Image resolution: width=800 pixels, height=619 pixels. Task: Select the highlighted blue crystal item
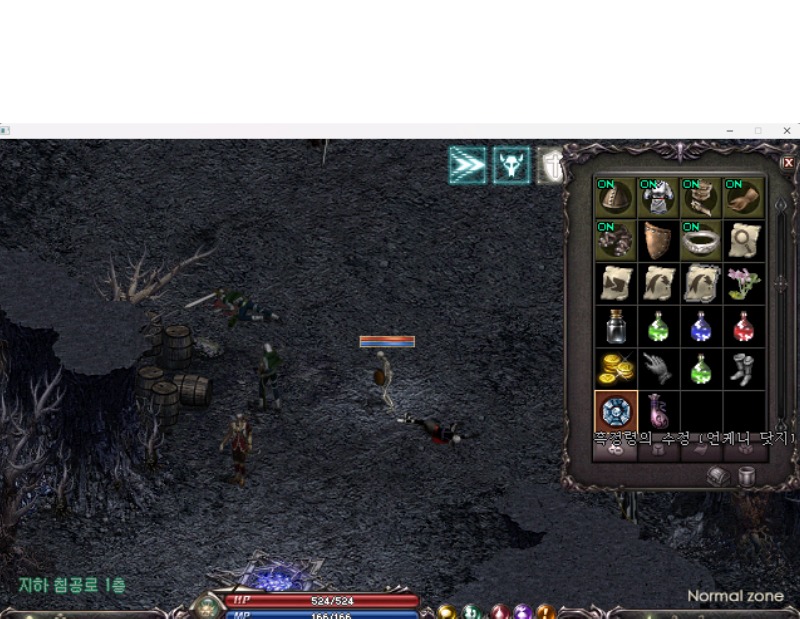point(614,412)
